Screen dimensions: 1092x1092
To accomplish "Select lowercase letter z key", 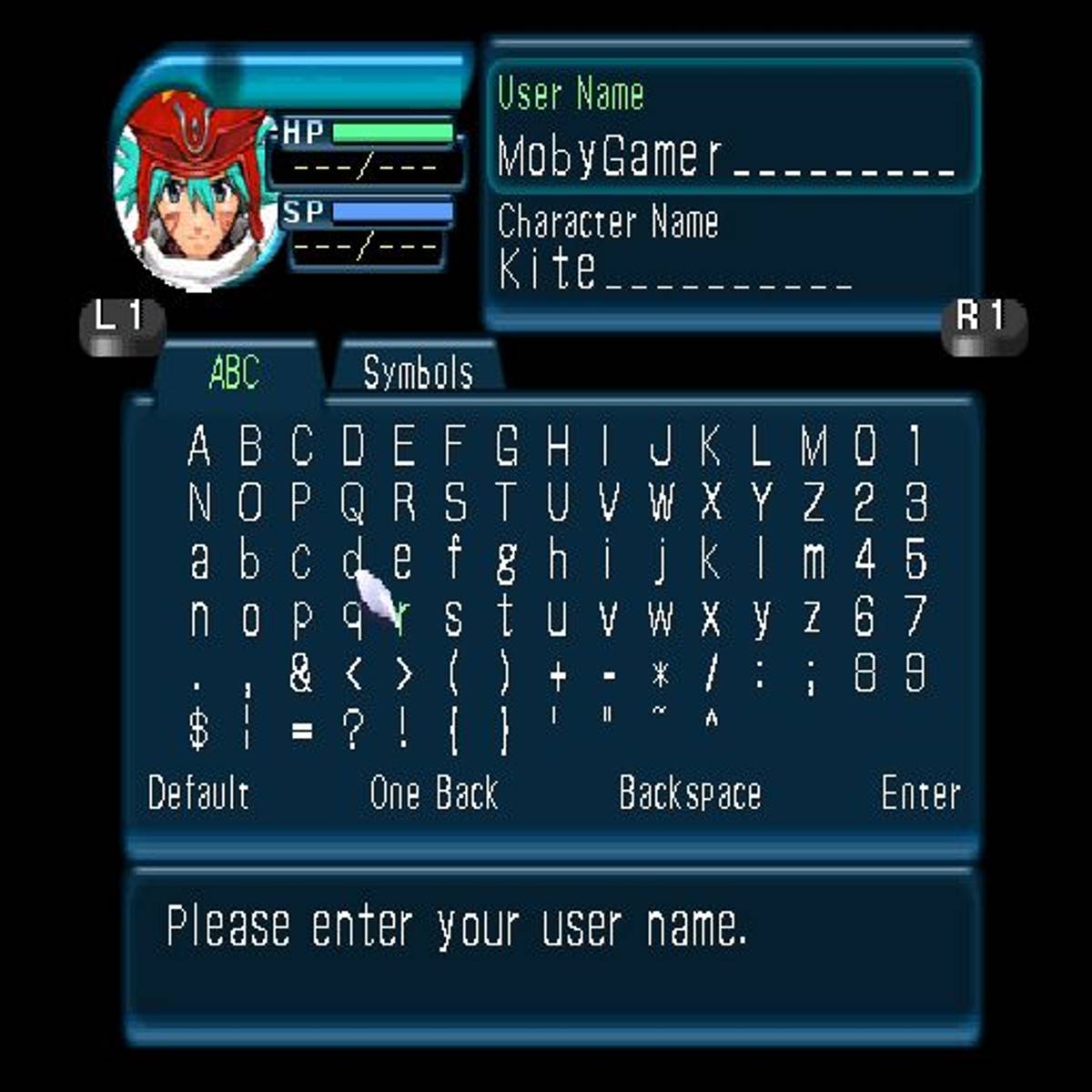I will tap(813, 618).
